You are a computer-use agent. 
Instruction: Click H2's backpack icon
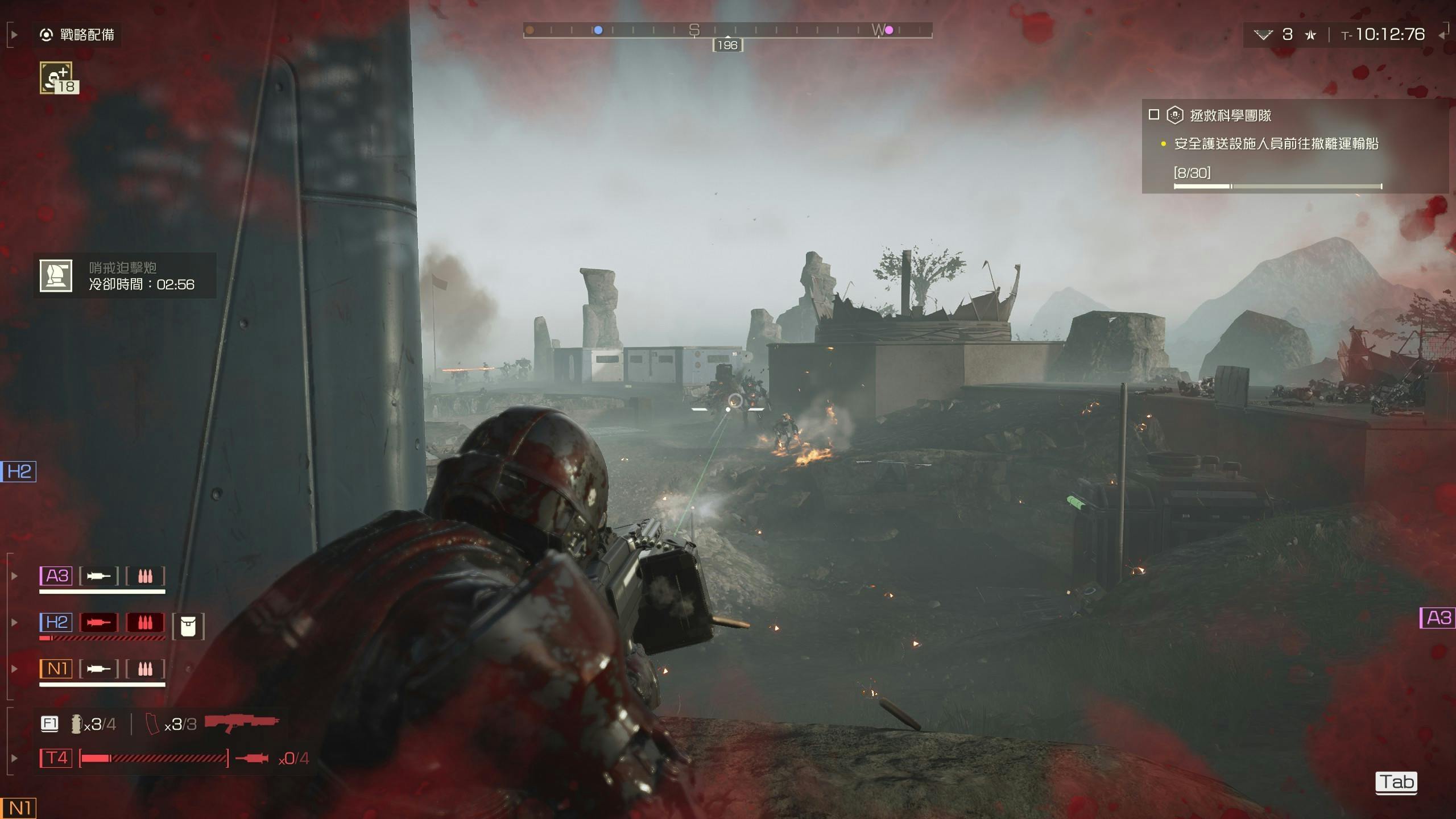click(x=188, y=626)
